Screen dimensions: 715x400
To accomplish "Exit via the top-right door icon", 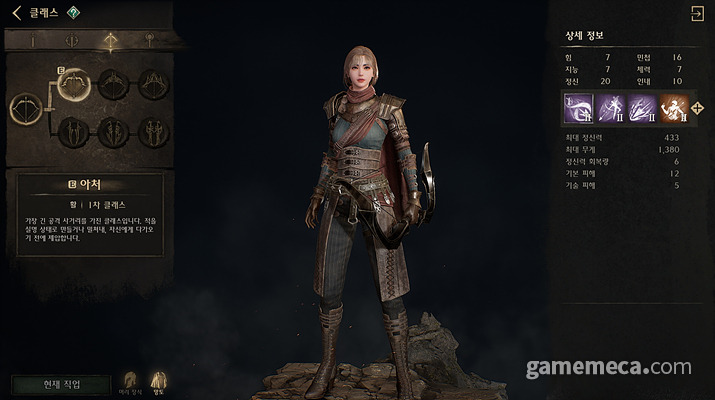I will coord(696,13).
